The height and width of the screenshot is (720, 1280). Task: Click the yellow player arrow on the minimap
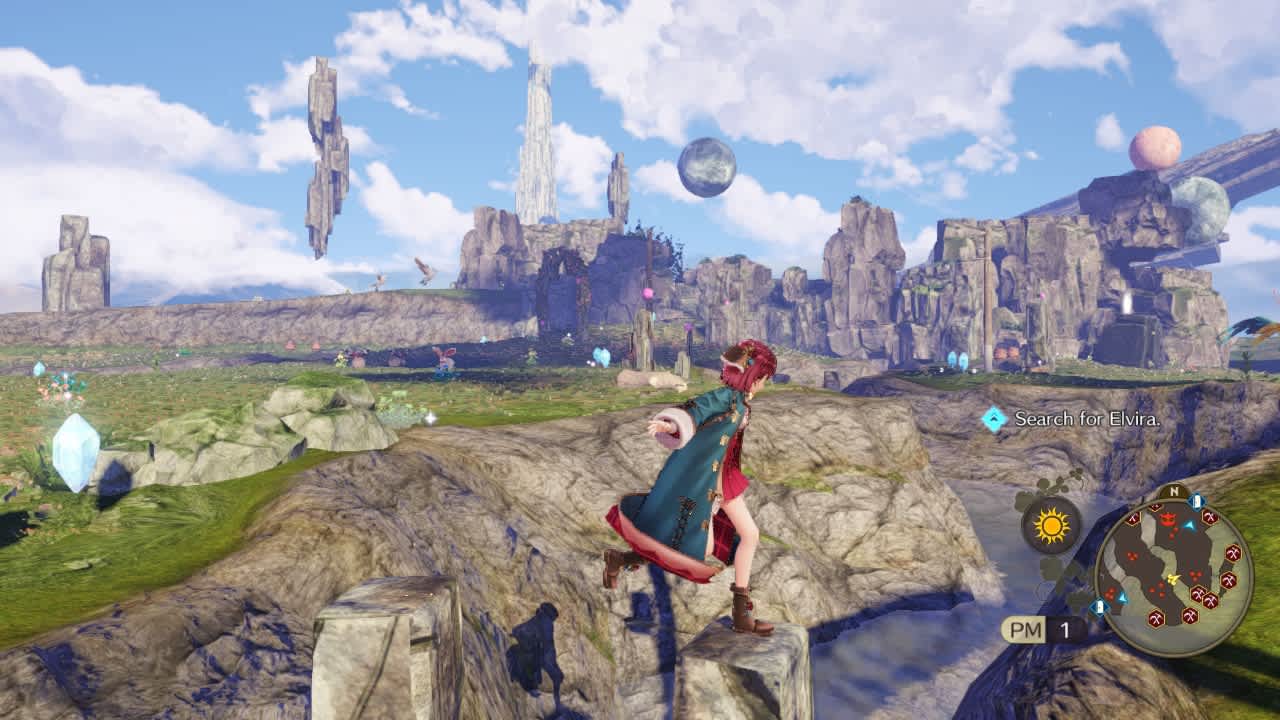click(x=1172, y=579)
